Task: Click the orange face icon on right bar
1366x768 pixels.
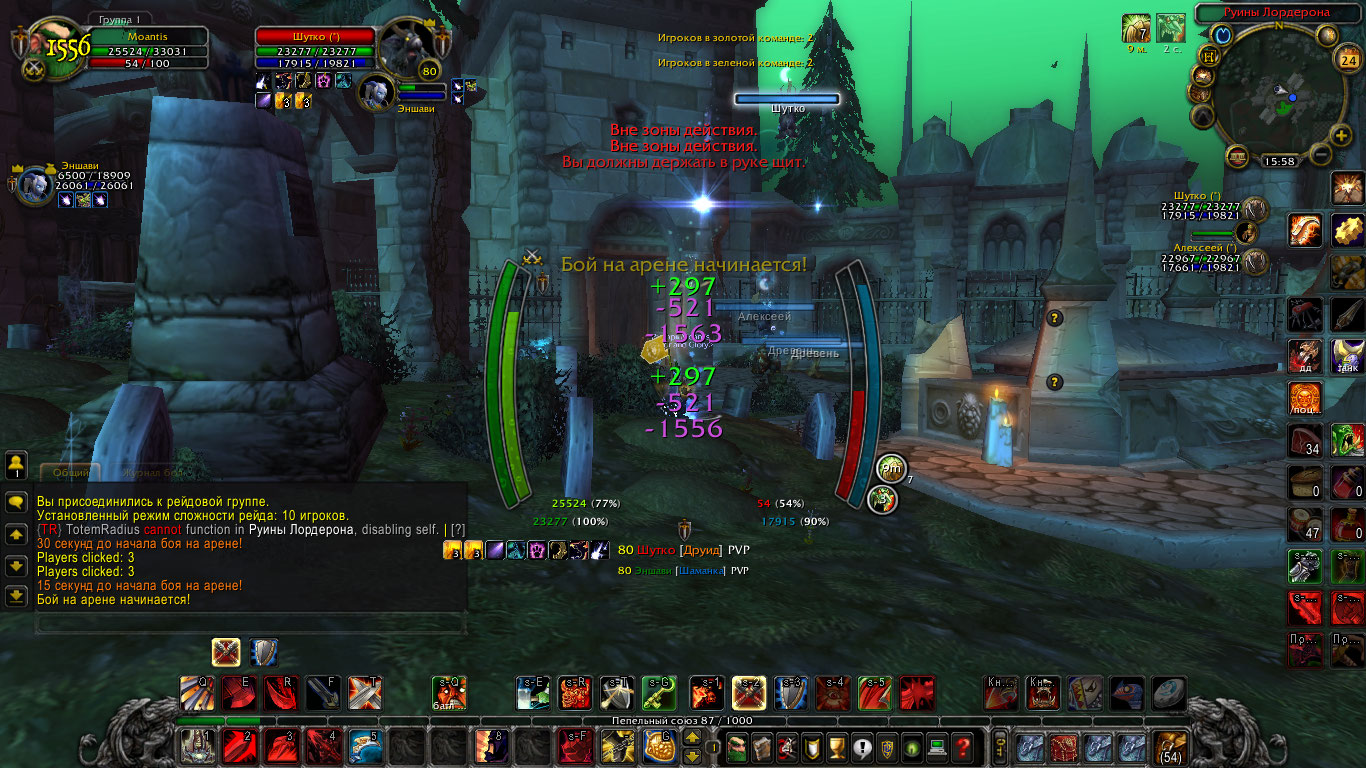Action: 1304,399
